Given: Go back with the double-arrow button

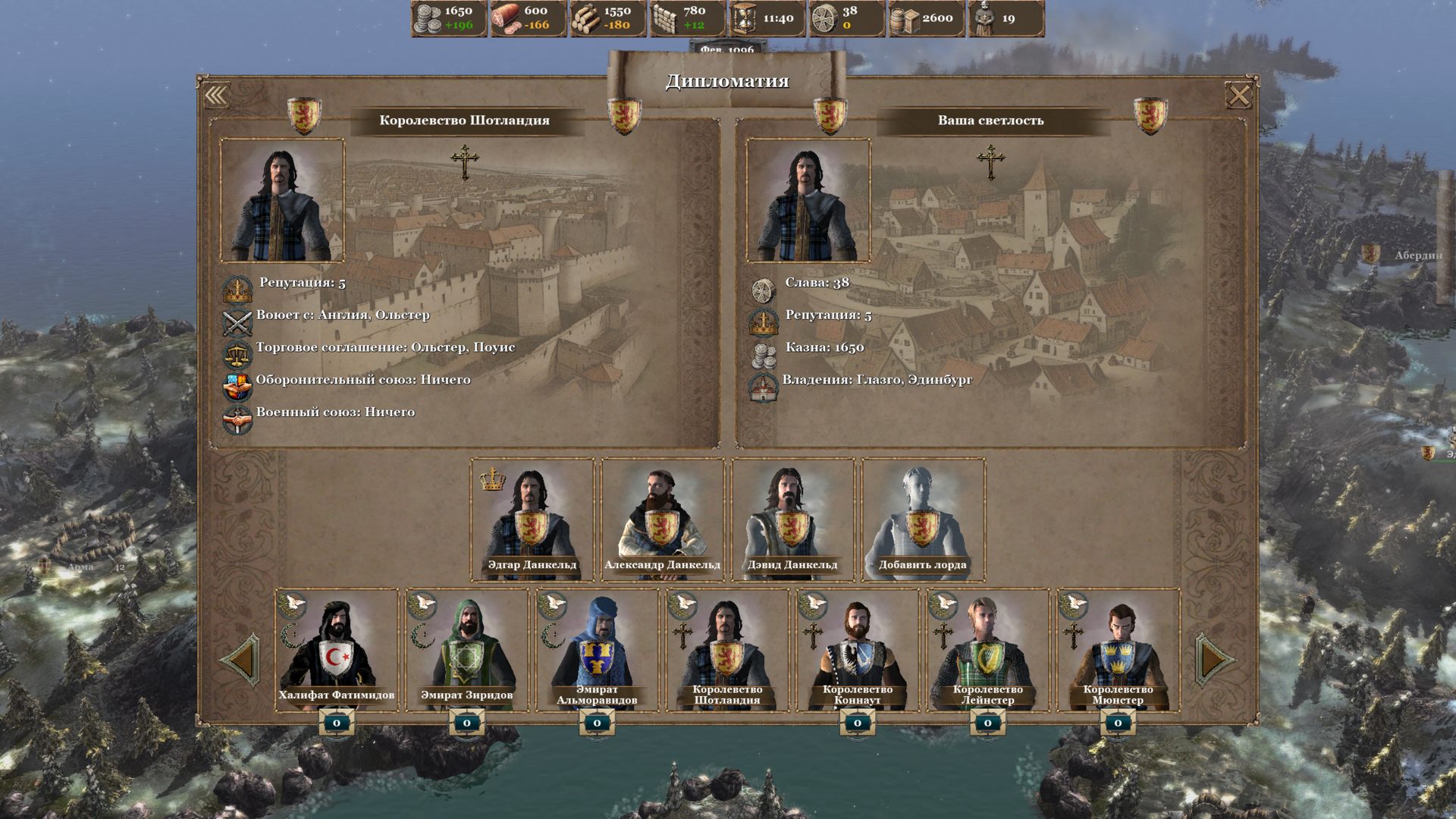Looking at the screenshot, I should (x=216, y=96).
